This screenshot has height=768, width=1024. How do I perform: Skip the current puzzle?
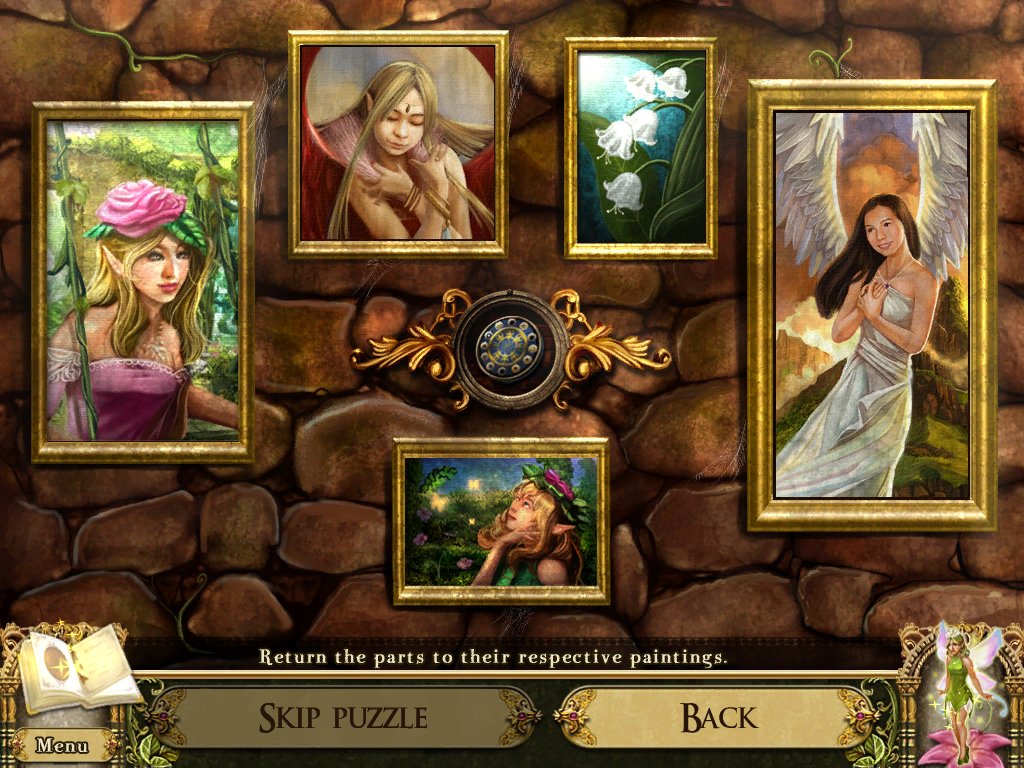coord(342,716)
